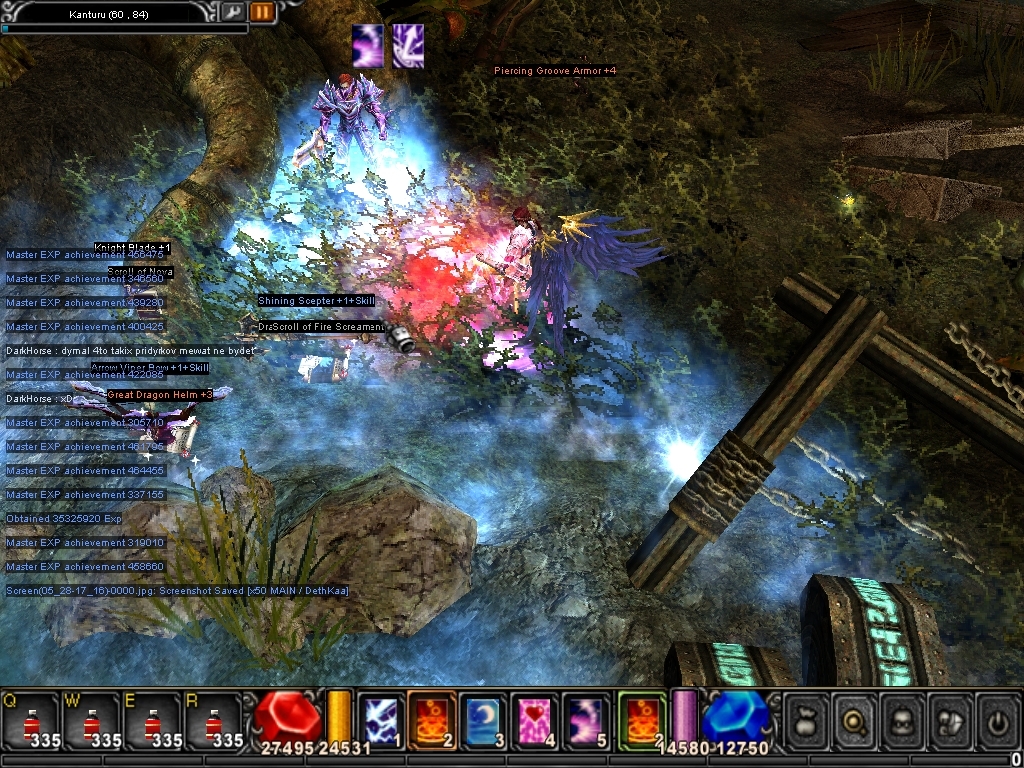Select the blue crescent moon skill

[483, 720]
